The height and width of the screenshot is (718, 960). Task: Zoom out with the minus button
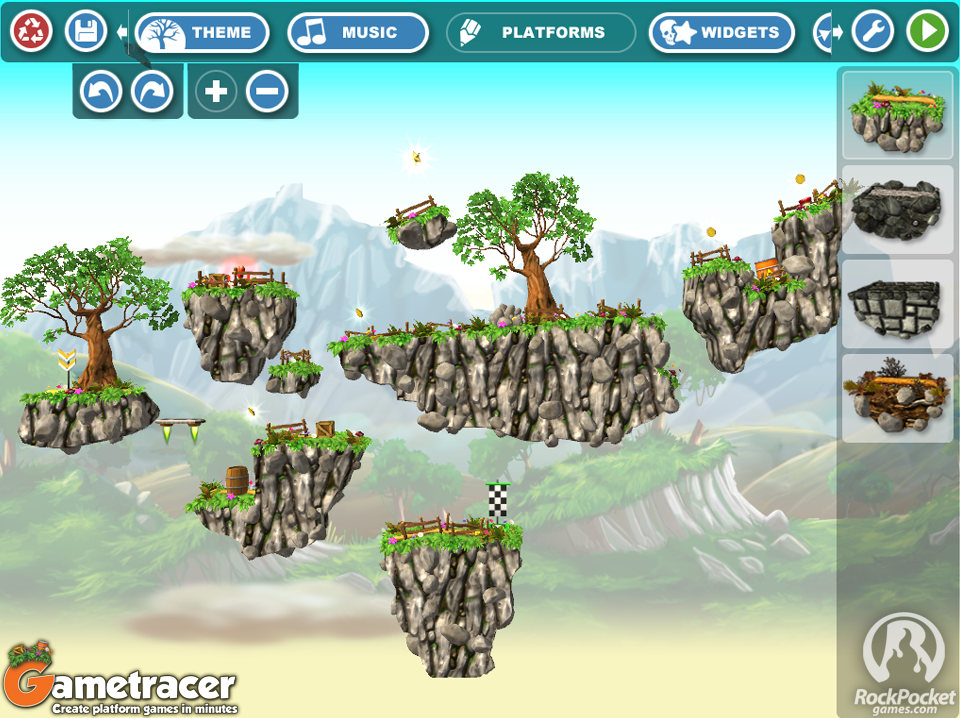coord(267,92)
